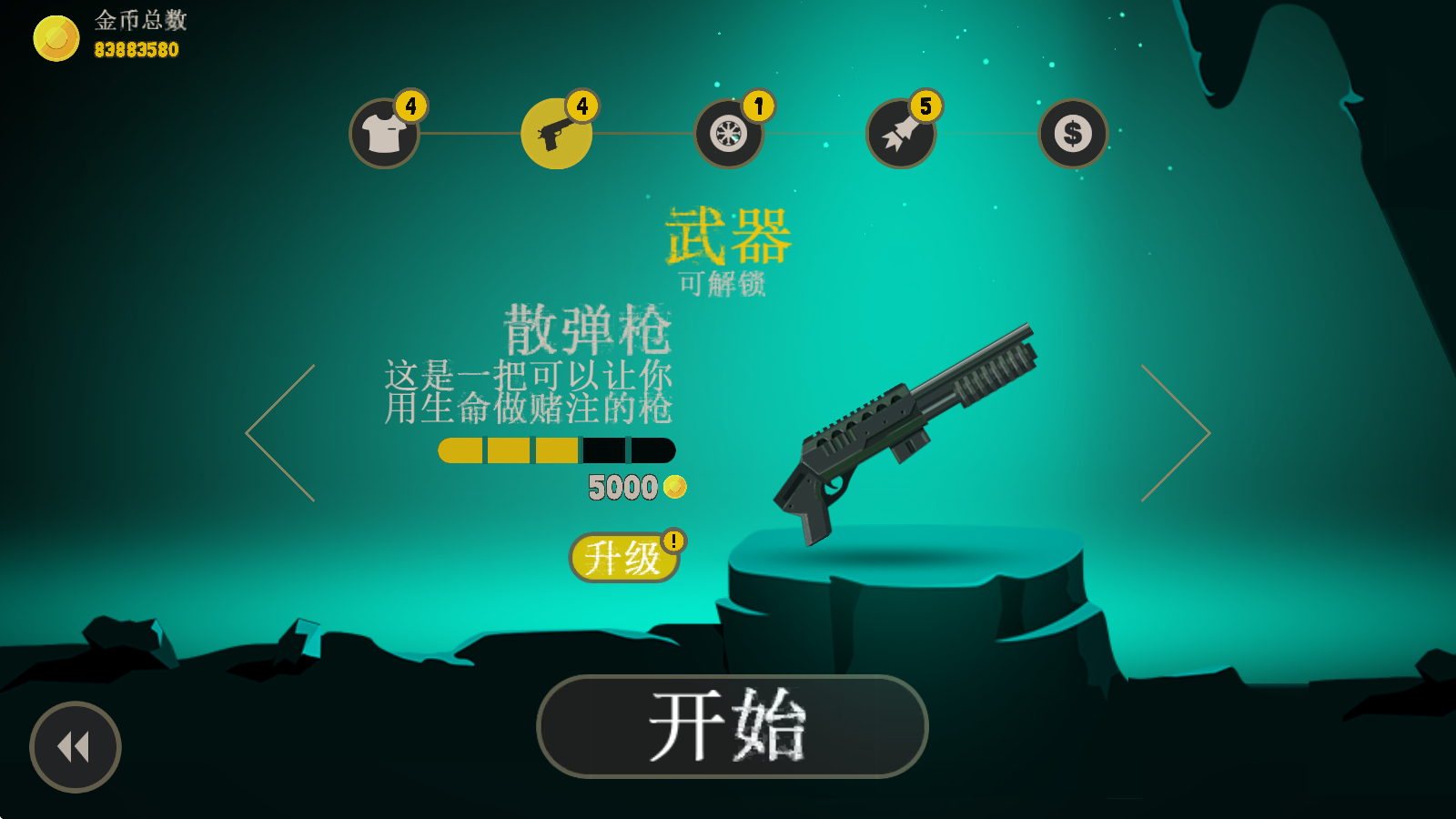
Task: Click the notification badge on the 升级 button
Action: coord(672,541)
